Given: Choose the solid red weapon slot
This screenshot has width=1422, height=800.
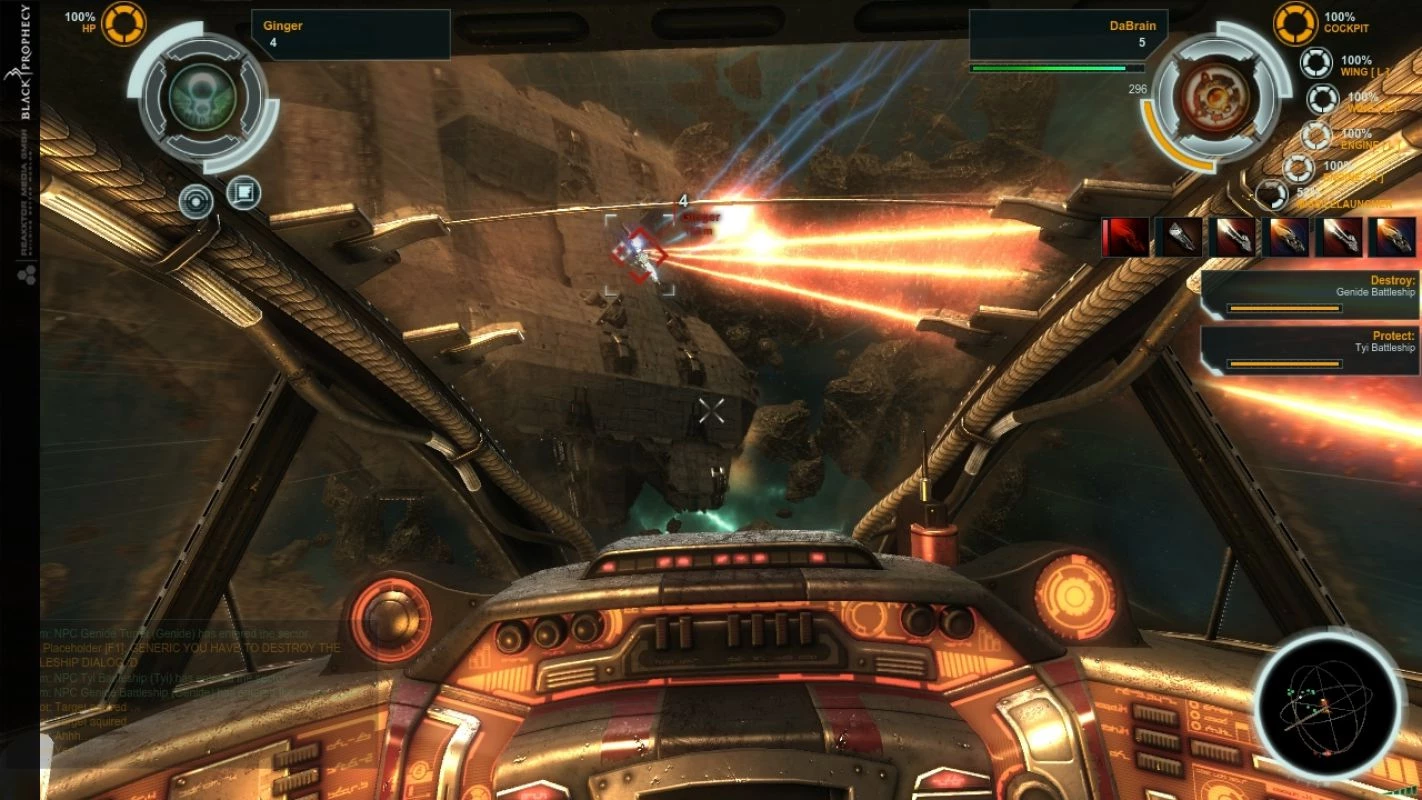Looking at the screenshot, I should click(x=1125, y=238).
